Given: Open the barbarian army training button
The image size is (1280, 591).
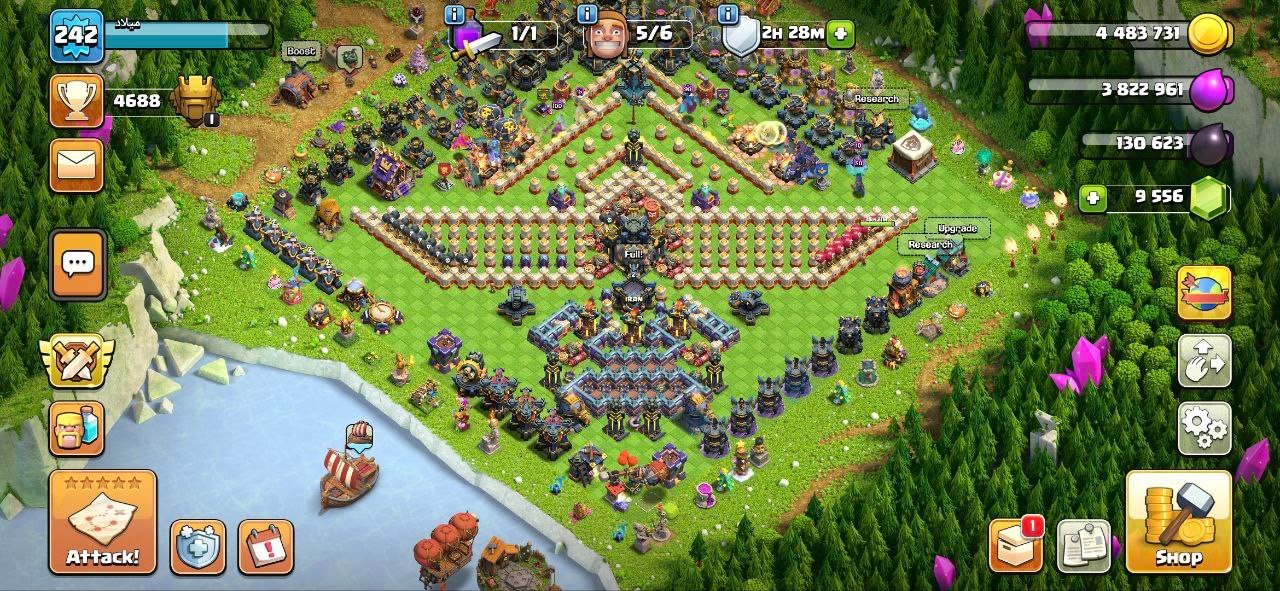Looking at the screenshot, I should pos(77,429).
